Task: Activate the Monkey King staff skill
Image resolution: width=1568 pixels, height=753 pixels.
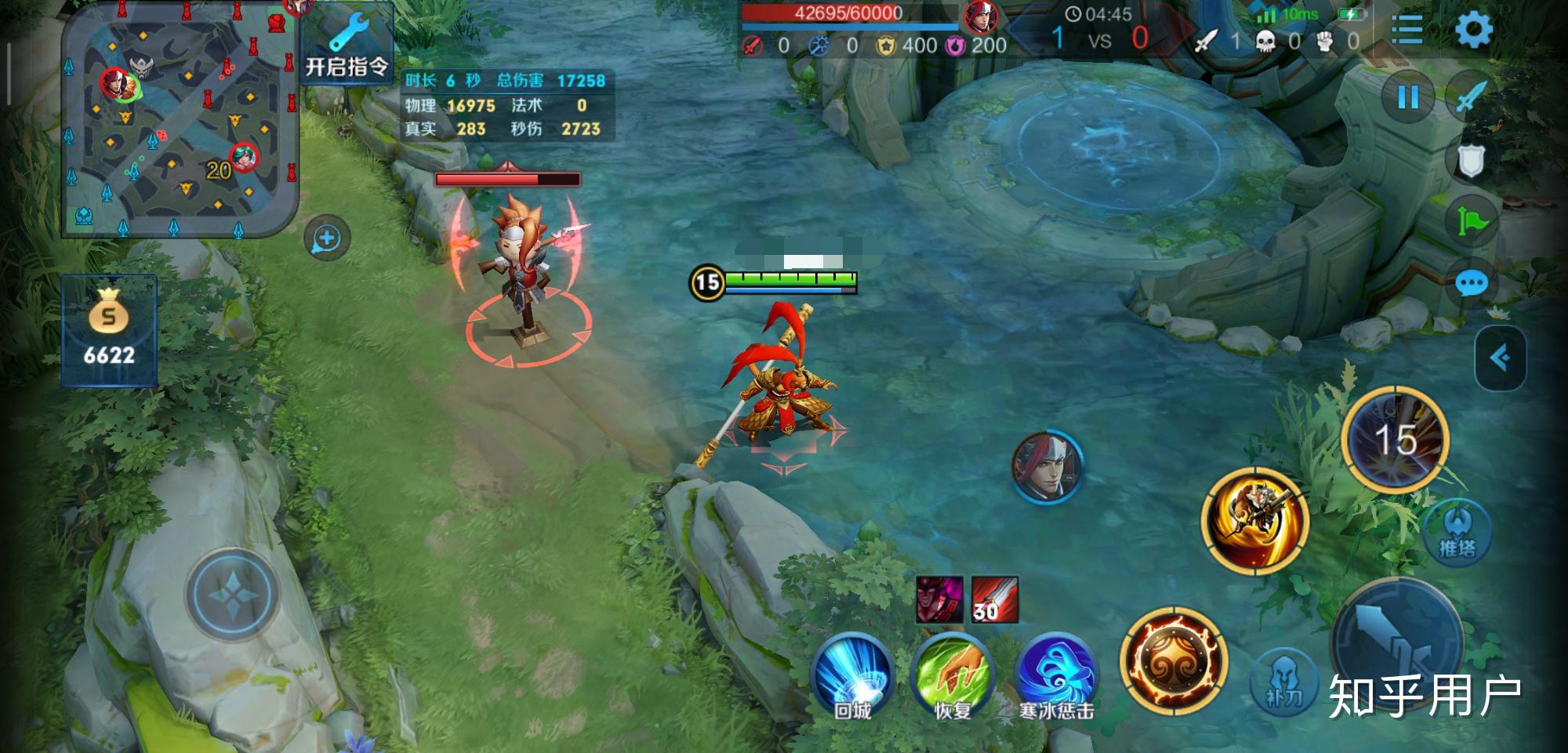Action: [x=1254, y=519]
